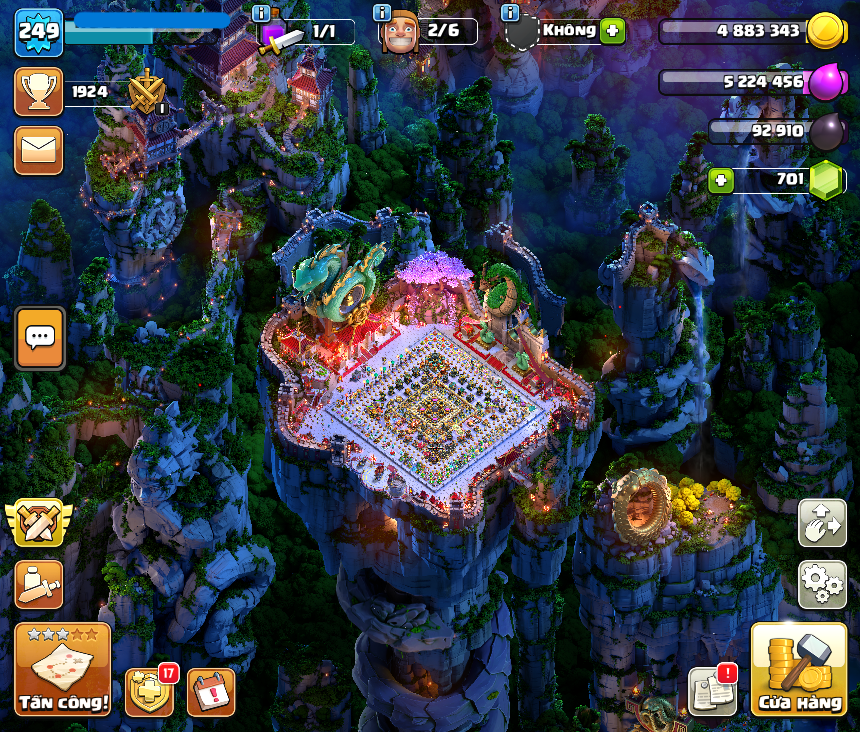Viewport: 860px width, 732px height.
Task: Open the Cửa Hàng shop
Action: click(798, 669)
